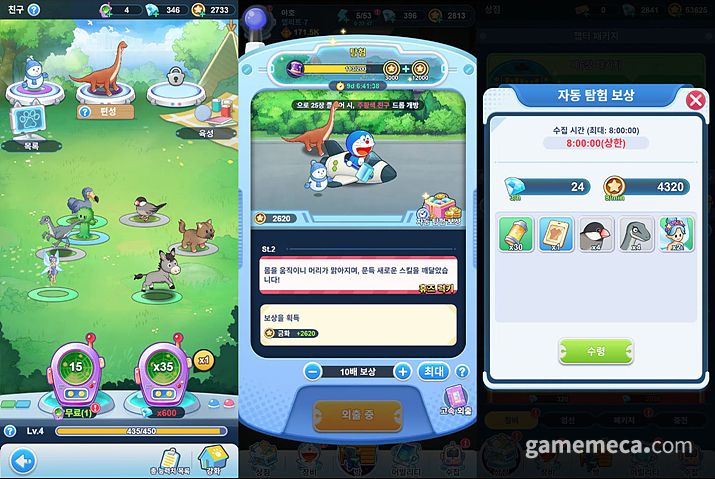
Task: Select the black bird reward item slot
Action: point(597,233)
